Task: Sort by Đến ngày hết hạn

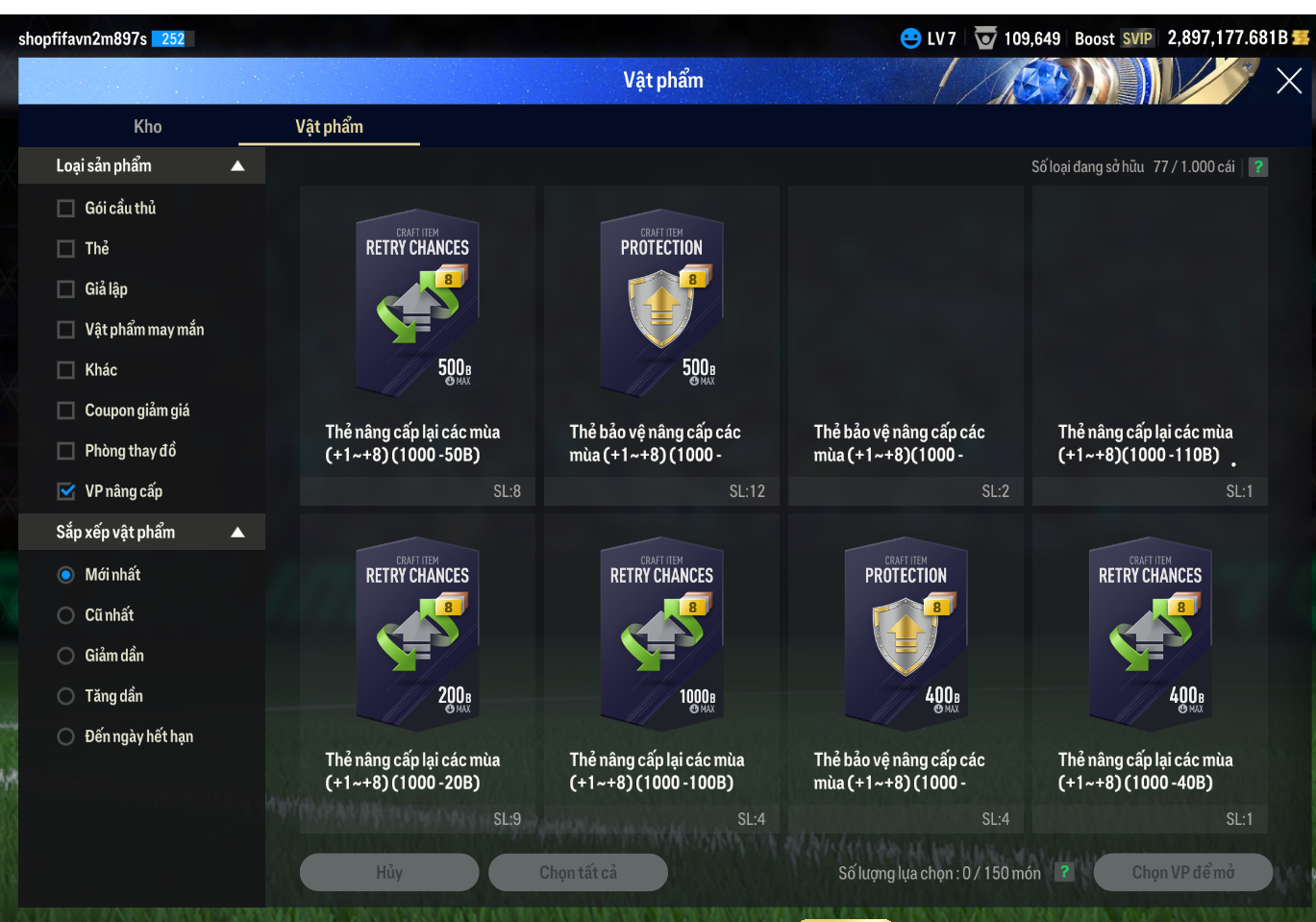Action: [x=66, y=736]
